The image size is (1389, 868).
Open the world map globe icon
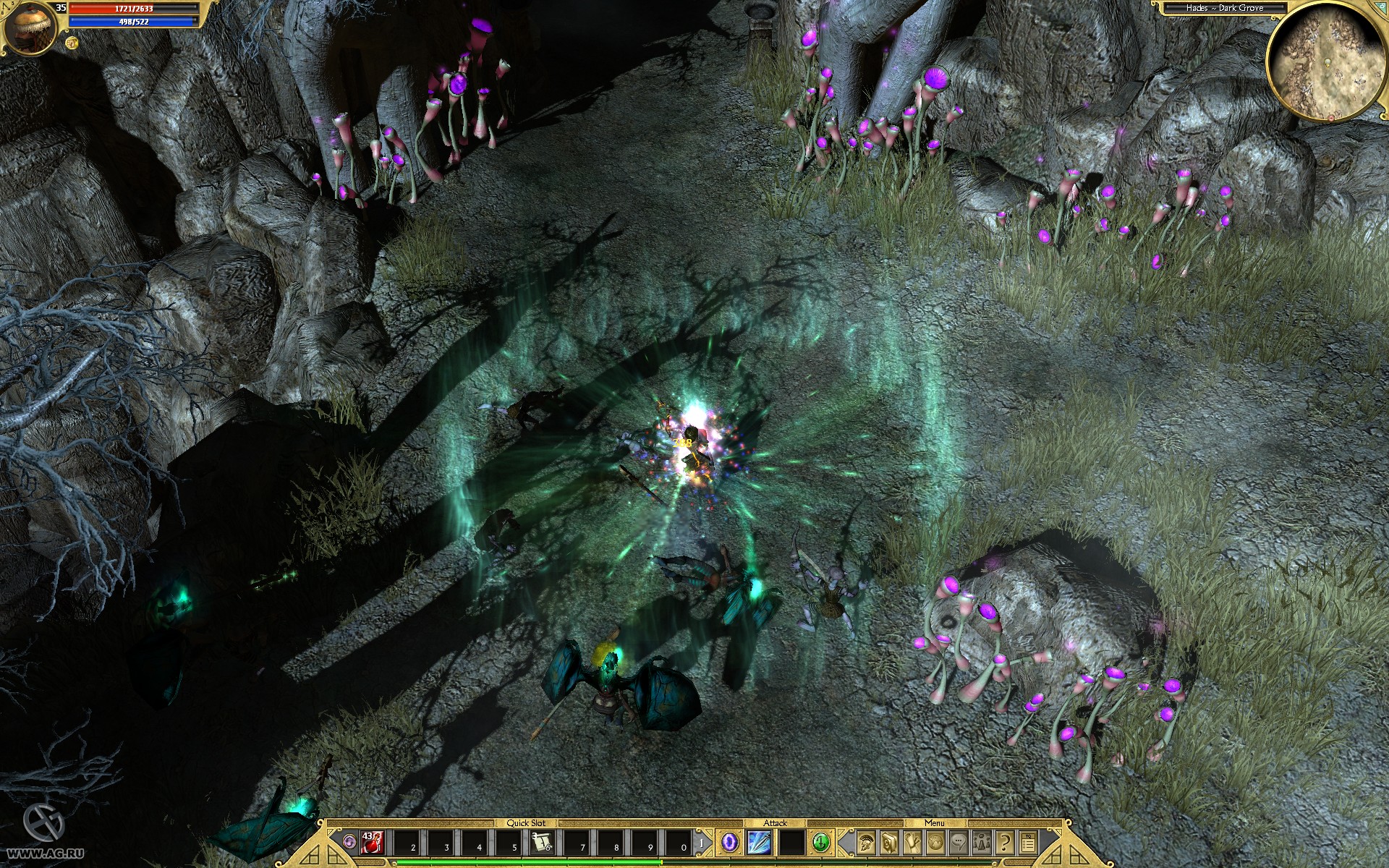[x=936, y=843]
